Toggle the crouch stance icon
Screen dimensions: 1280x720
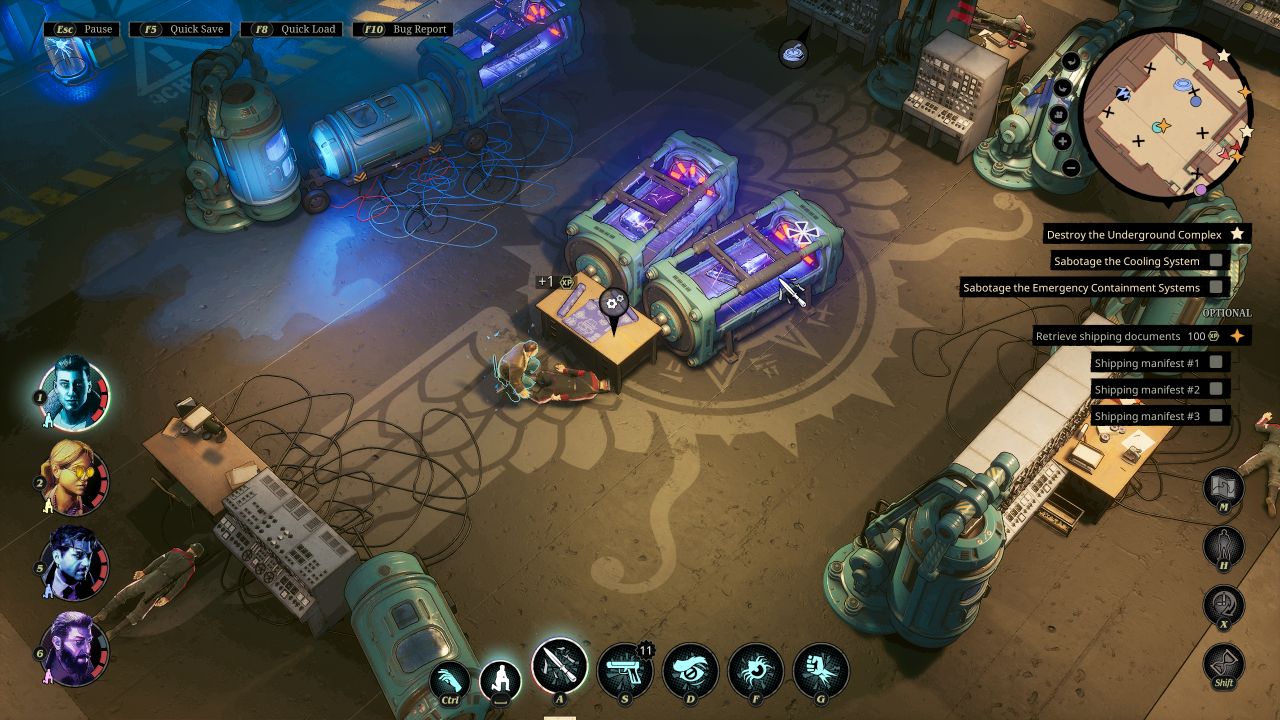click(x=500, y=681)
